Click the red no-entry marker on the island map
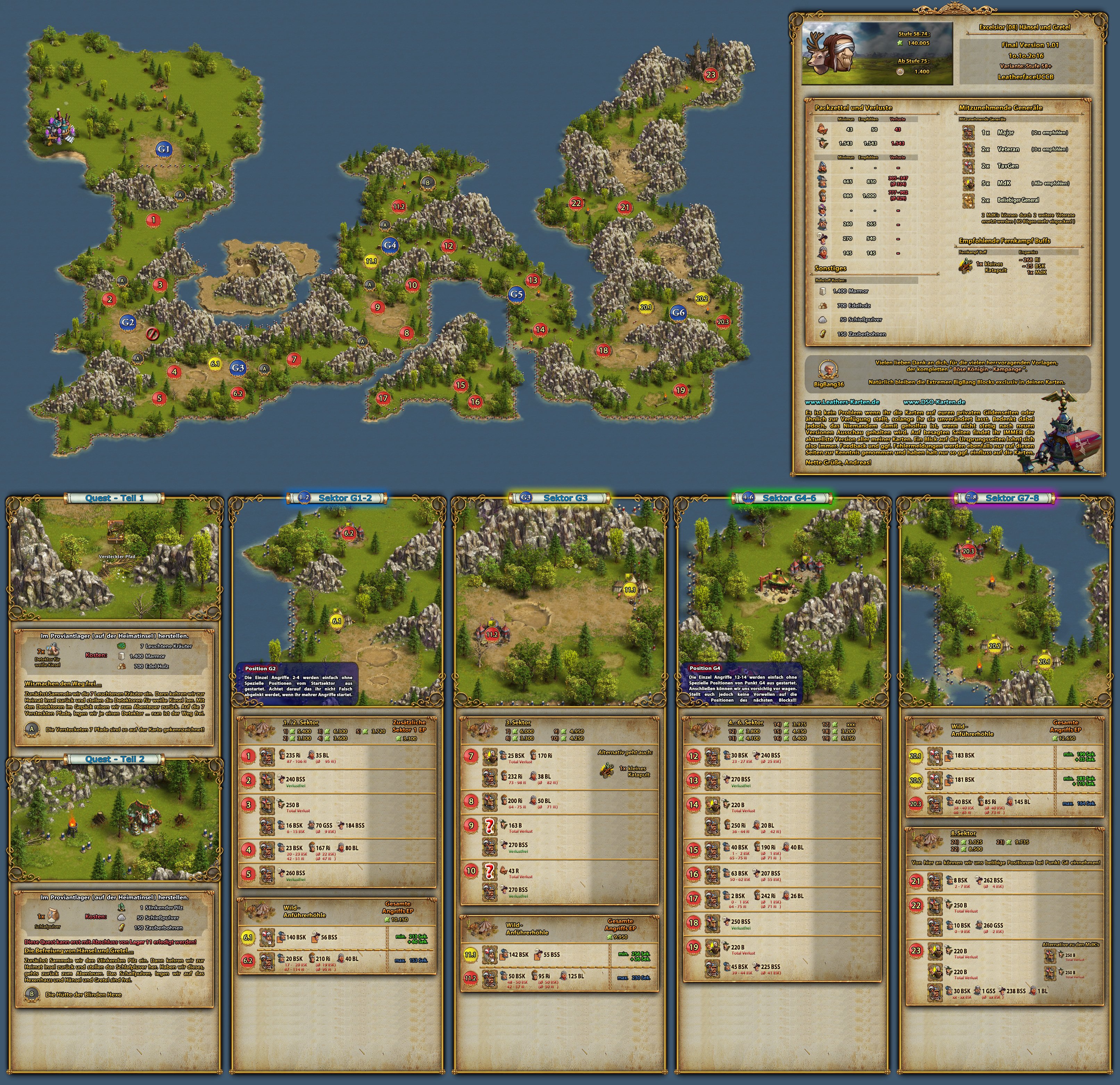The height and width of the screenshot is (1085, 1120). (152, 334)
